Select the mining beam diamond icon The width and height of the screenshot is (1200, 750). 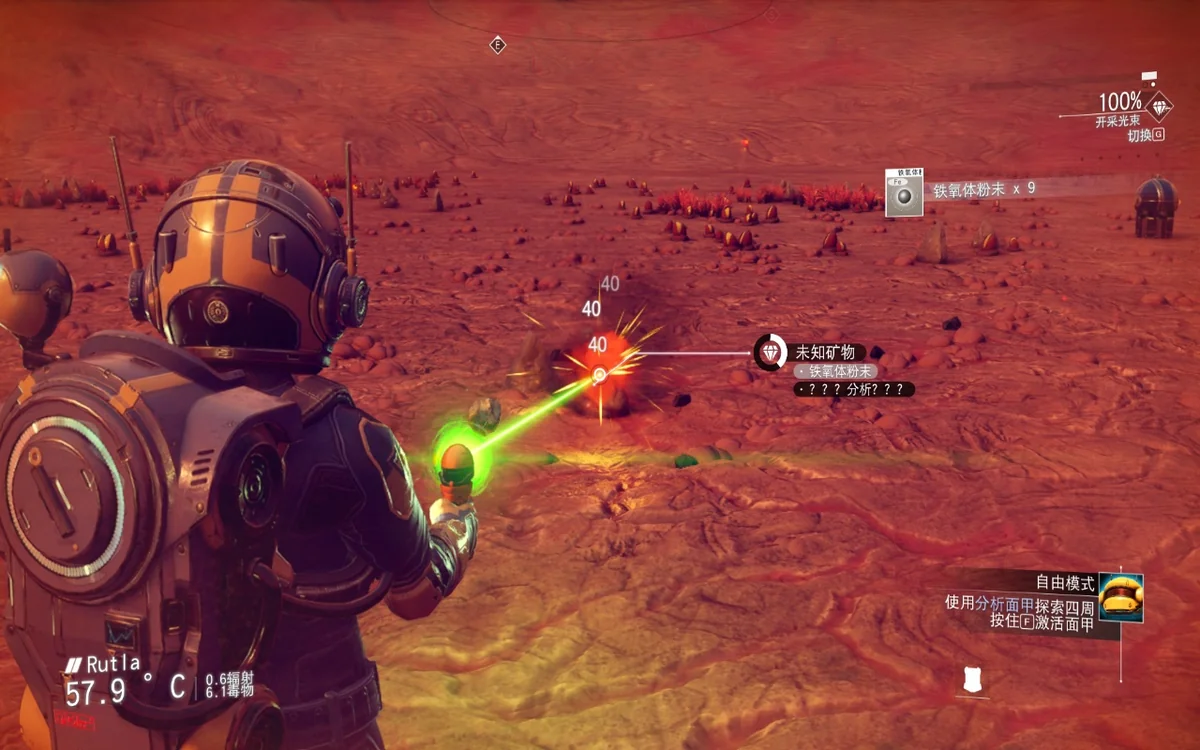pyautogui.click(x=1159, y=106)
